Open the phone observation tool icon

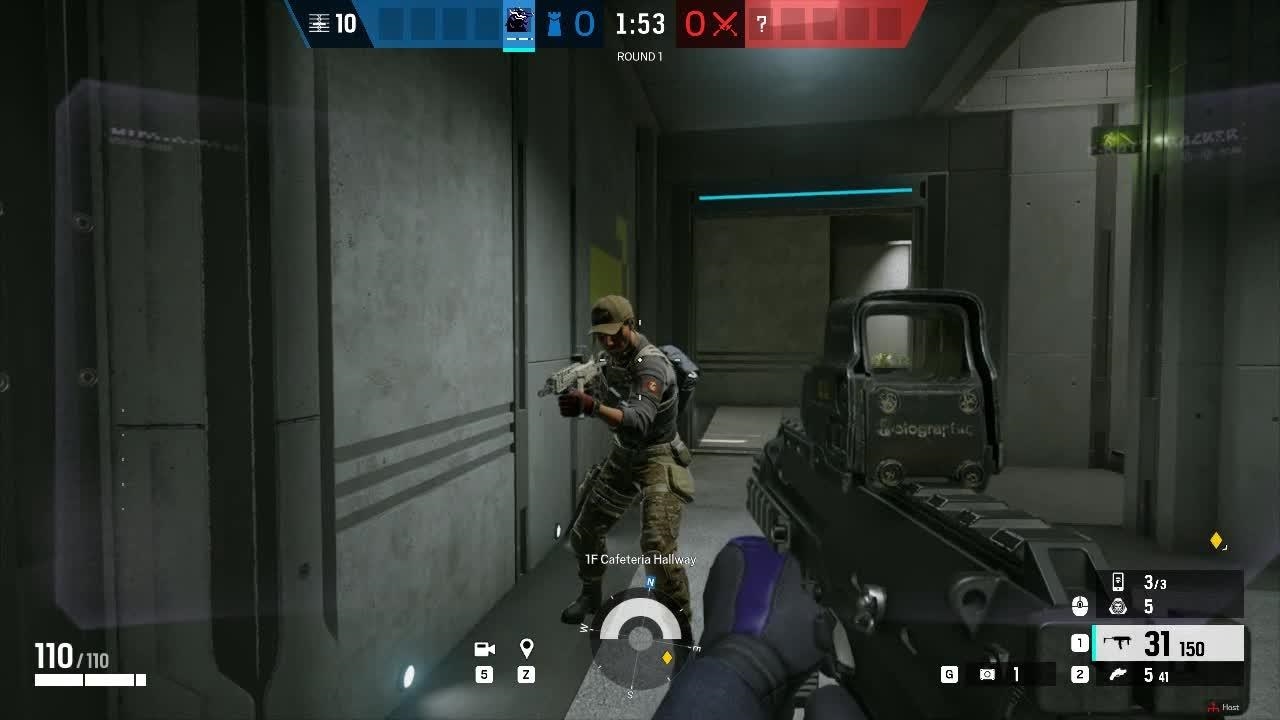click(x=1118, y=582)
